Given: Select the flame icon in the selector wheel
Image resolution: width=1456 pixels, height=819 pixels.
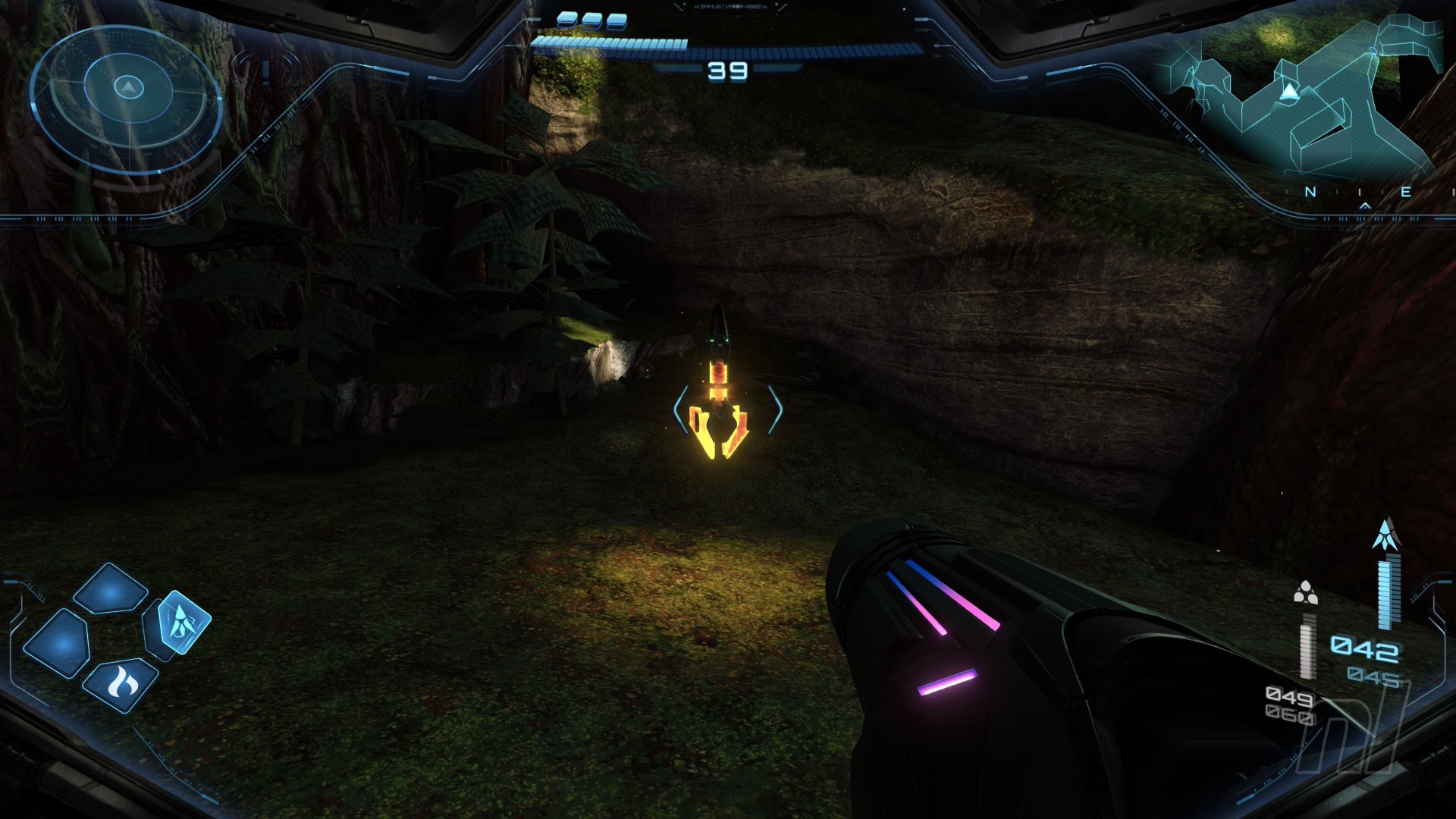Looking at the screenshot, I should click(119, 684).
